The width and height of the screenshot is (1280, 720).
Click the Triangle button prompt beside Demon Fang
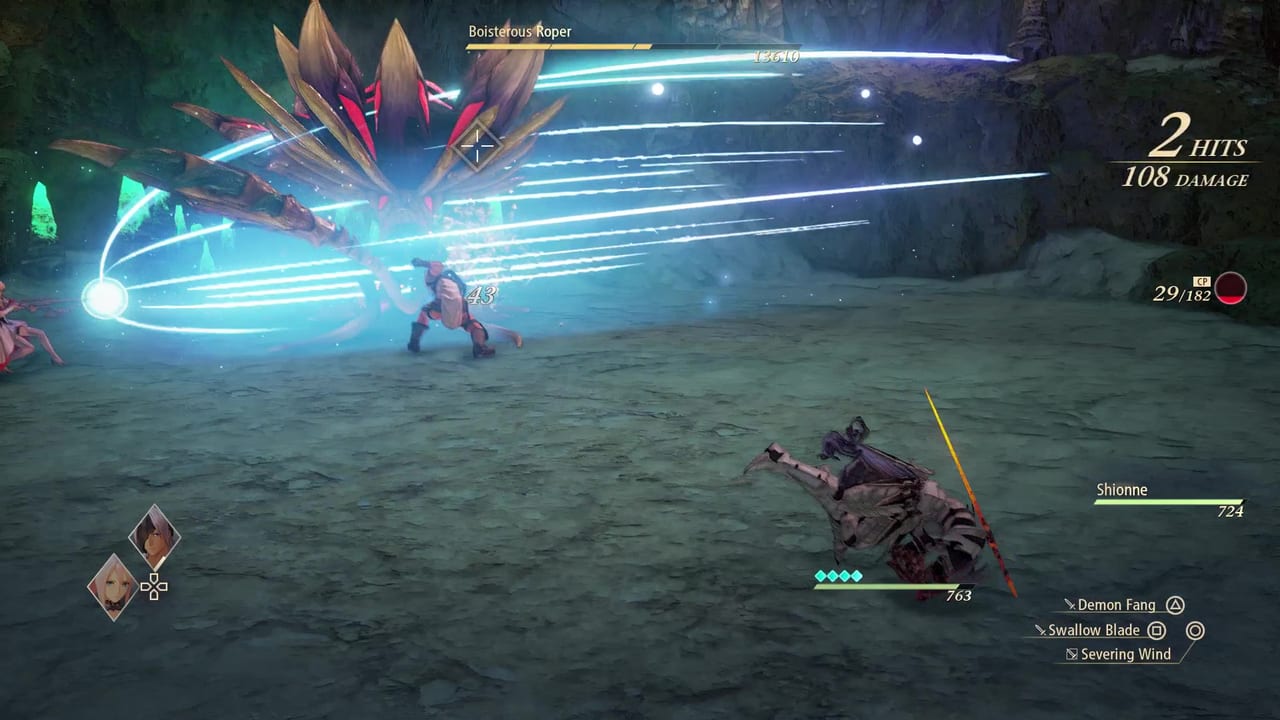[x=1176, y=605]
